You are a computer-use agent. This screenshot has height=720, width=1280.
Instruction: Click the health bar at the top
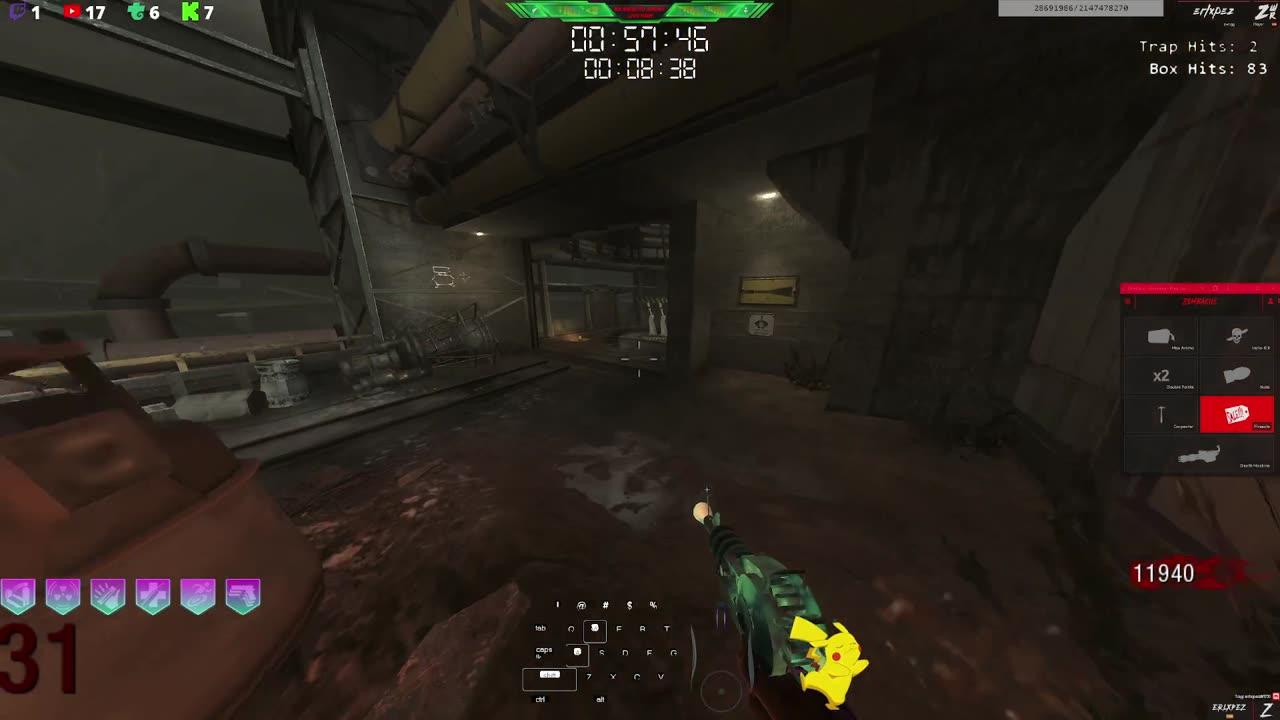click(x=640, y=12)
